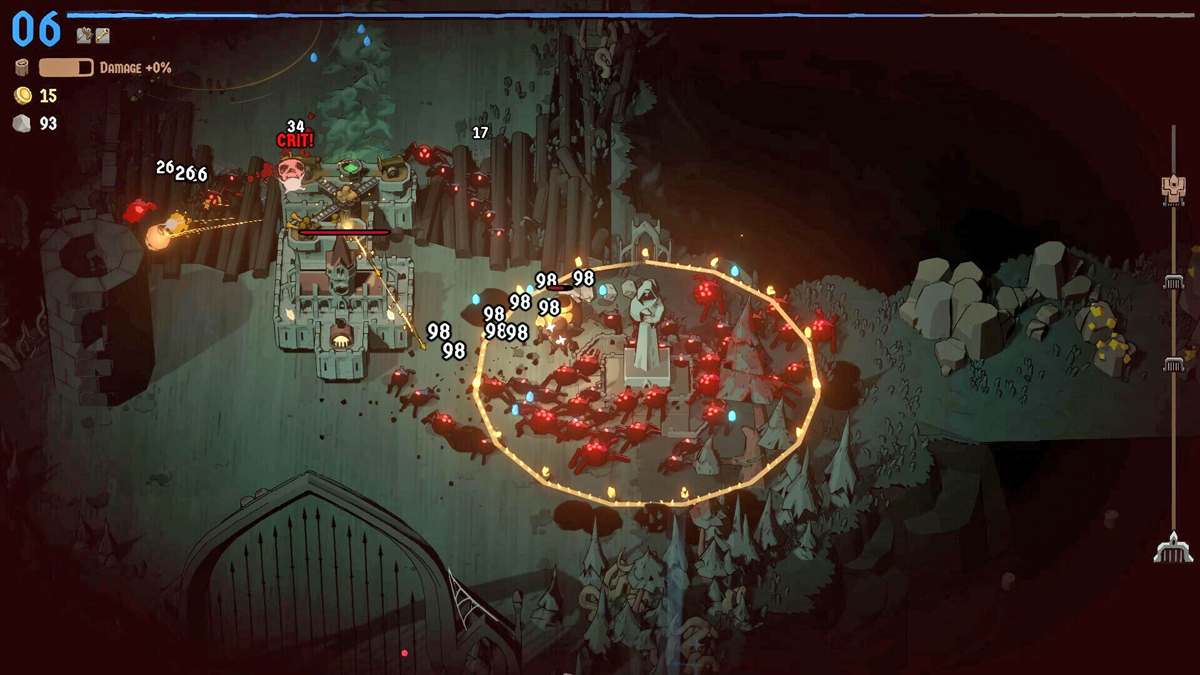Click the wood log resource icon
The width and height of the screenshot is (1200, 675).
click(22, 68)
